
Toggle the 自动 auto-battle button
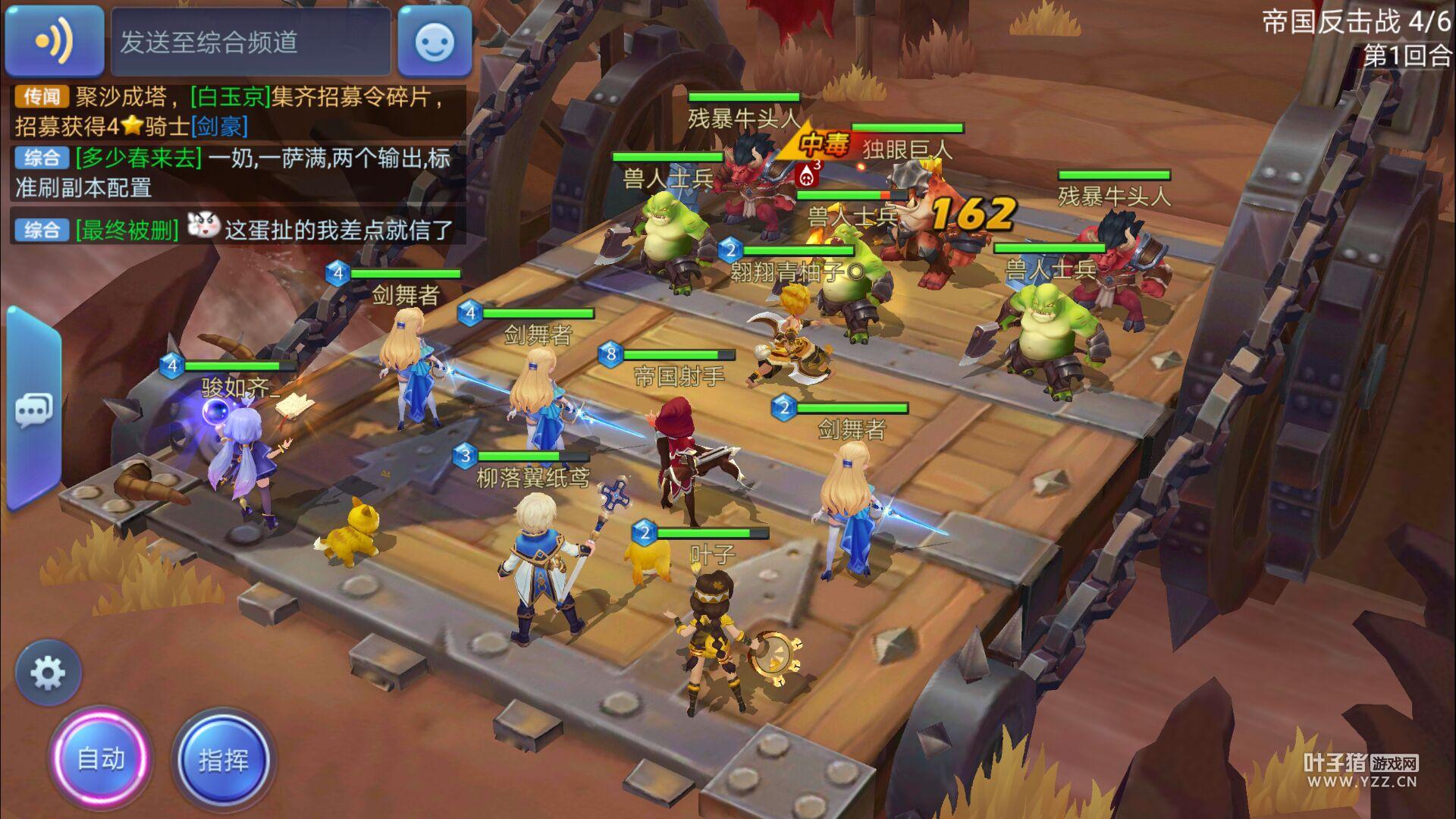[x=101, y=758]
